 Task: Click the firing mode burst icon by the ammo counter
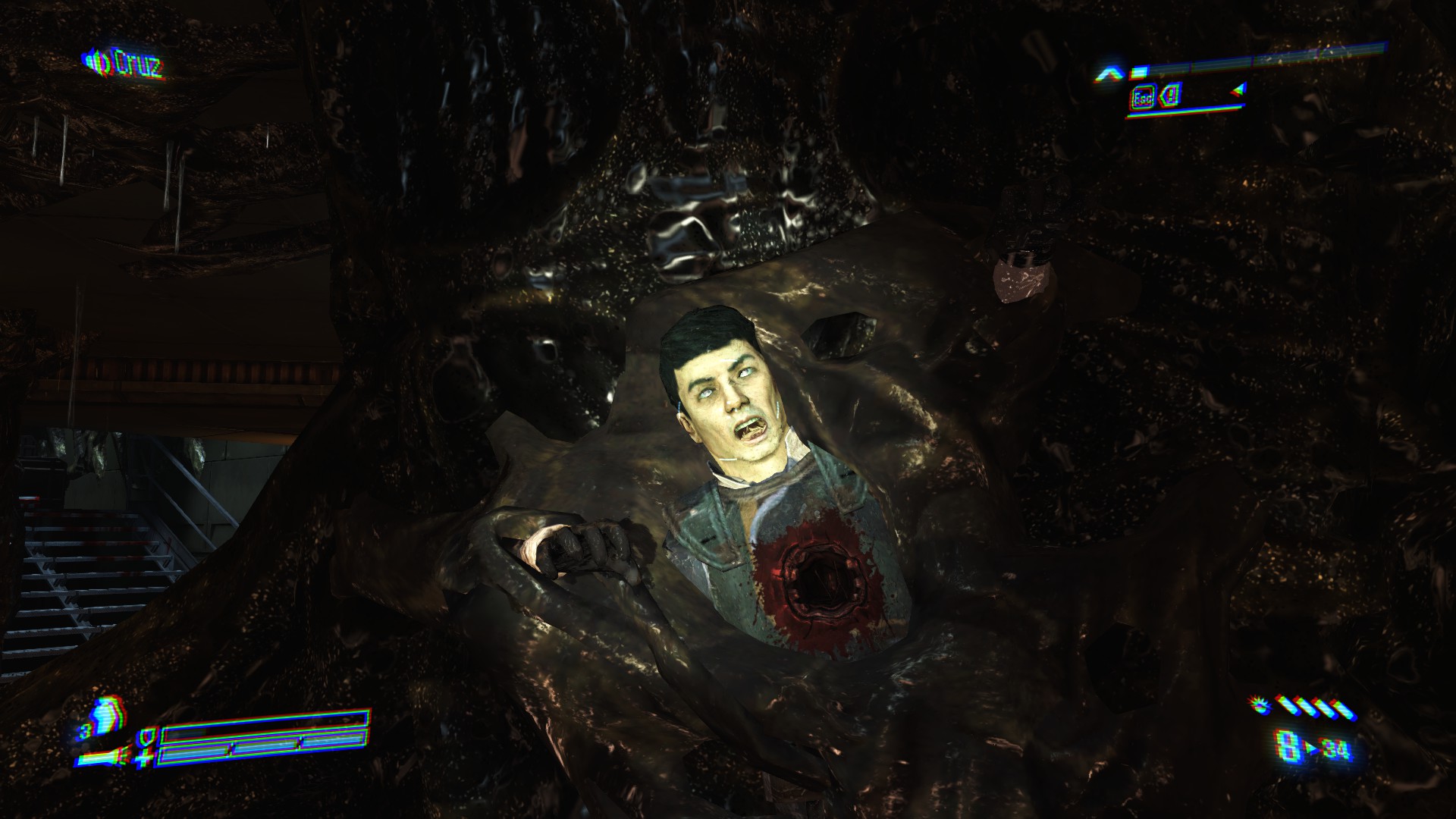pos(1259,707)
